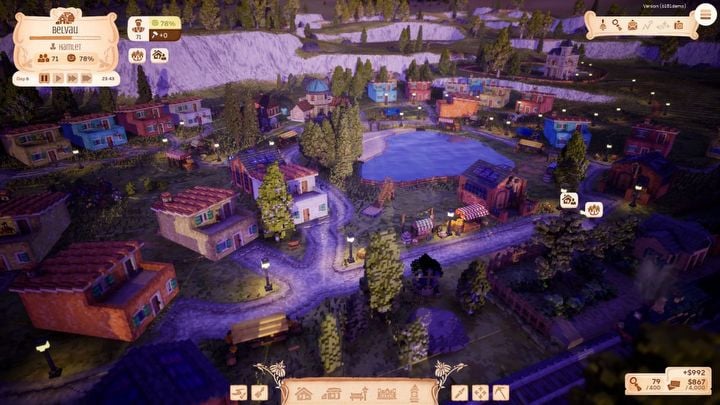The height and width of the screenshot is (405, 720).
Task: Set the fastest time speed
Action: [x=88, y=78]
